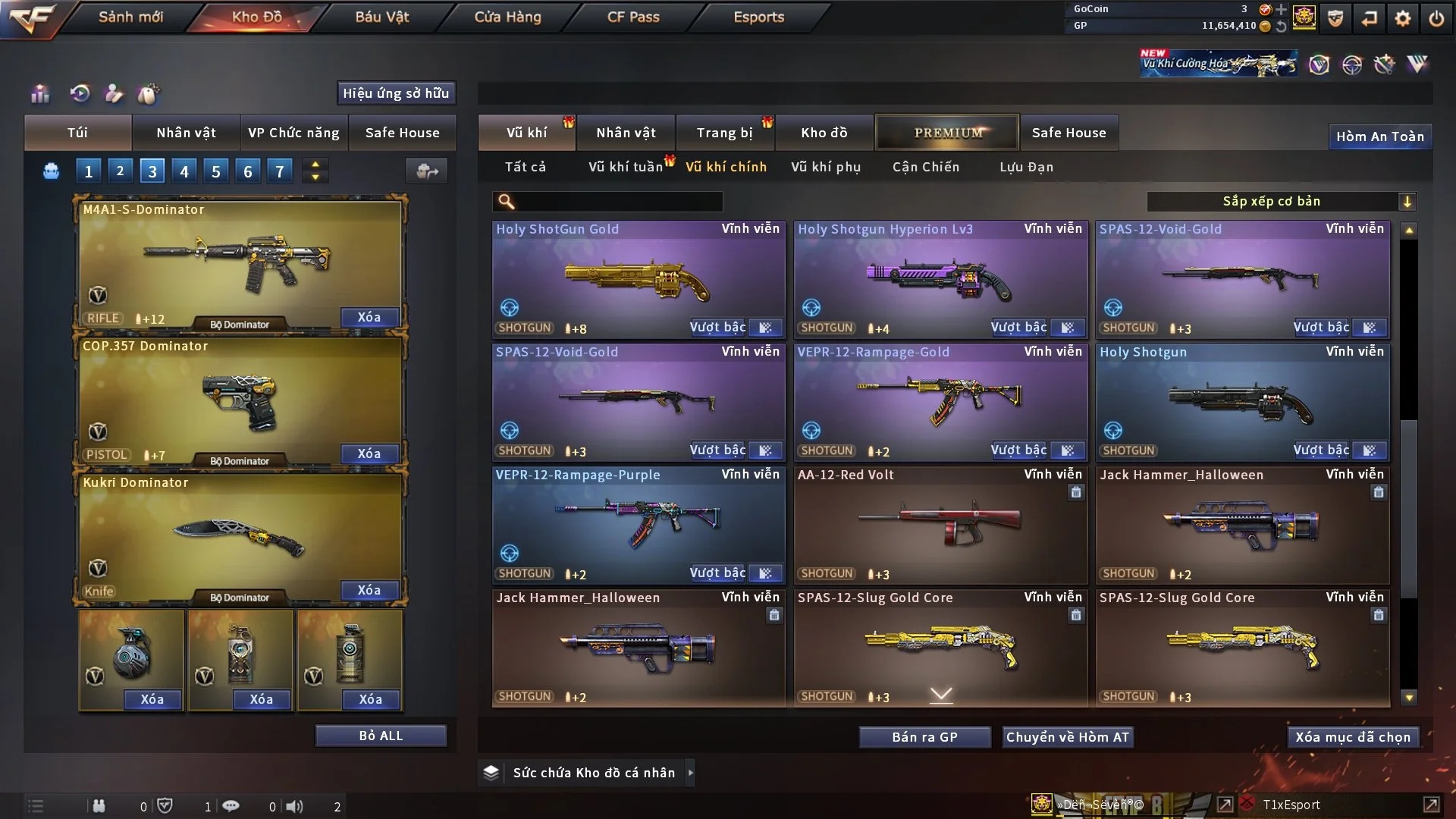This screenshot has width=1456, height=819.
Task: Click the Bán ra GP button
Action: (924, 737)
